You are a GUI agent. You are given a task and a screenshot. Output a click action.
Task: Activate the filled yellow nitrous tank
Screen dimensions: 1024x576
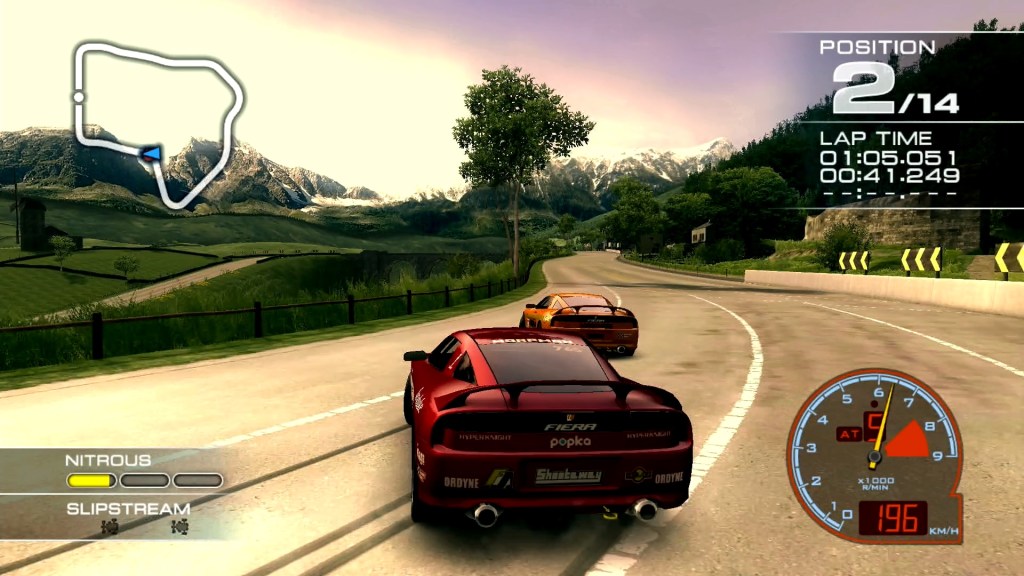(x=91, y=480)
